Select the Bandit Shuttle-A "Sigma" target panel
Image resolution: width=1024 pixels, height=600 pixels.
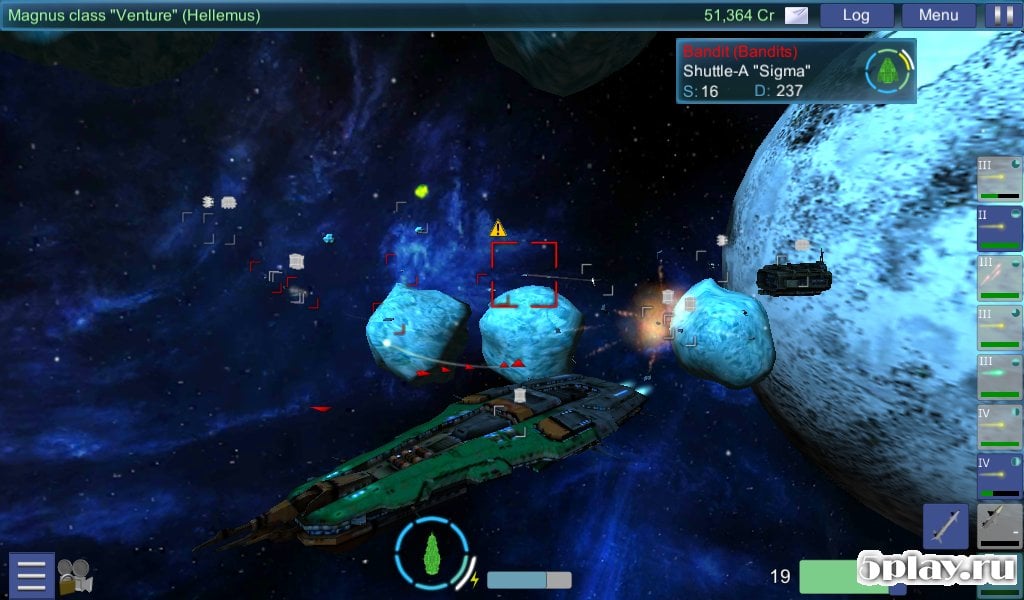[x=796, y=71]
